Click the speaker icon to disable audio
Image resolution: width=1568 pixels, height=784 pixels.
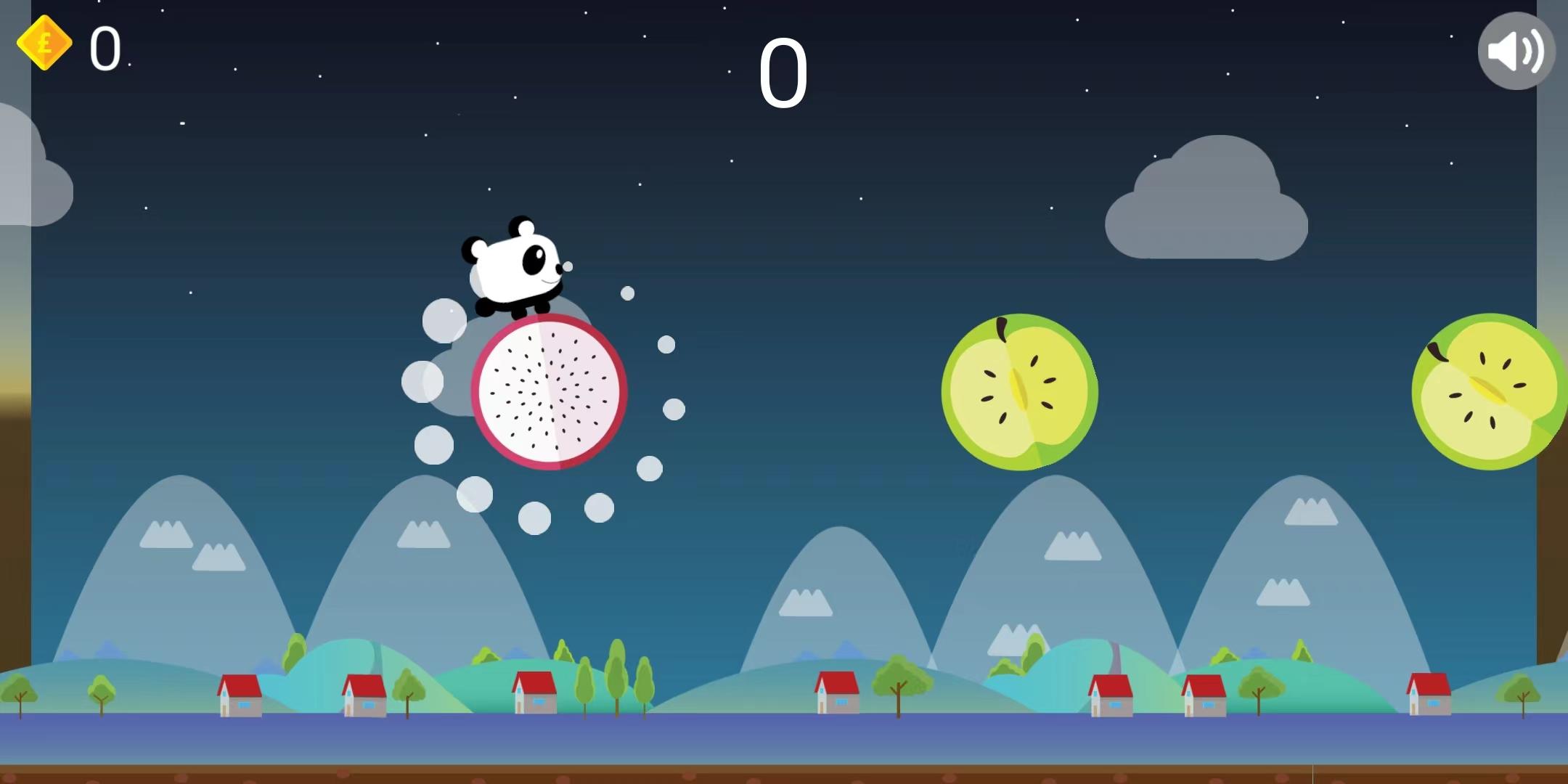coord(1516,49)
